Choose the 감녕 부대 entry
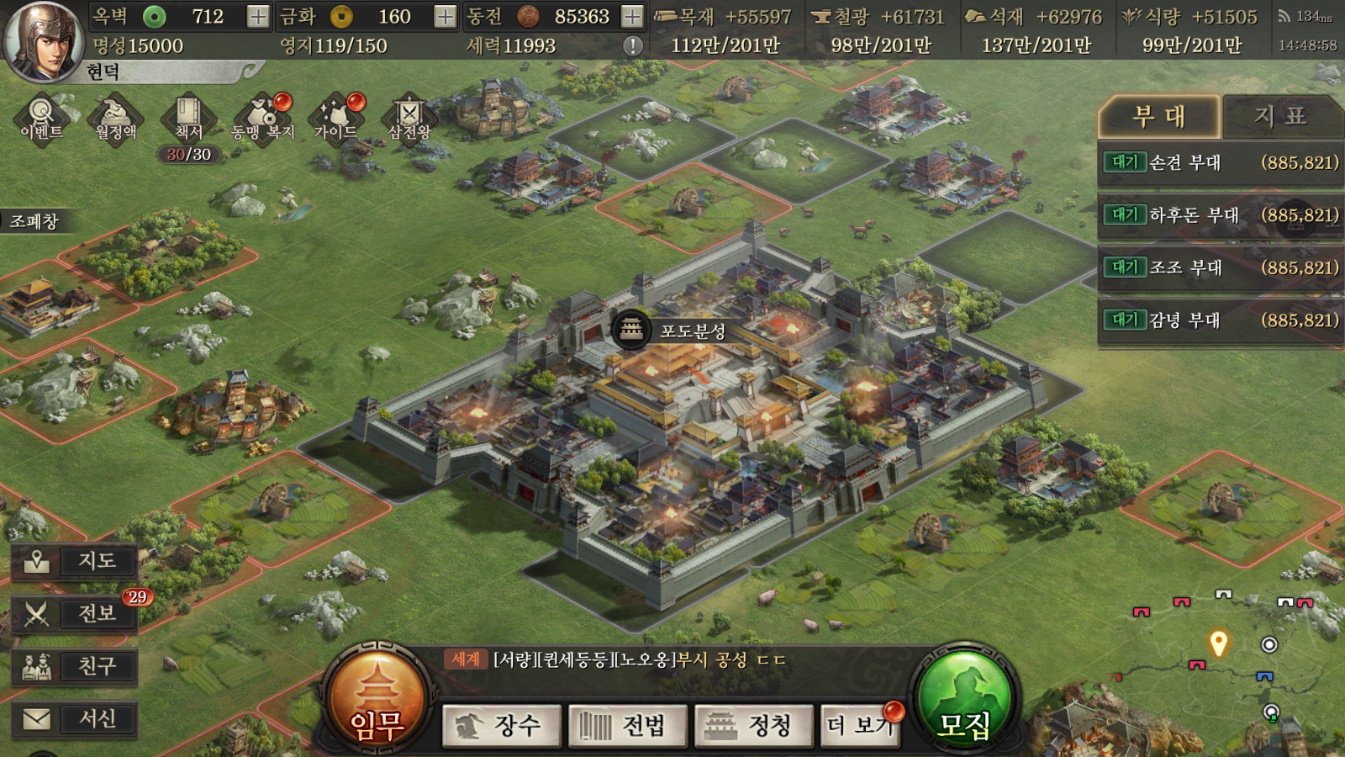1345x757 pixels. pos(1220,321)
